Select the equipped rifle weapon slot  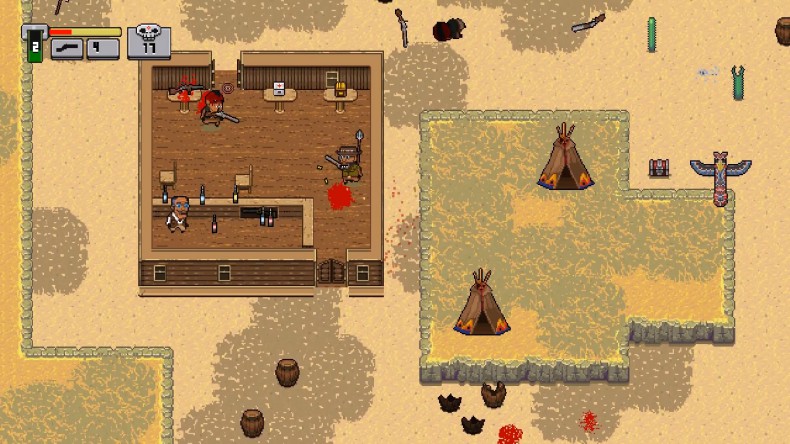66,48
